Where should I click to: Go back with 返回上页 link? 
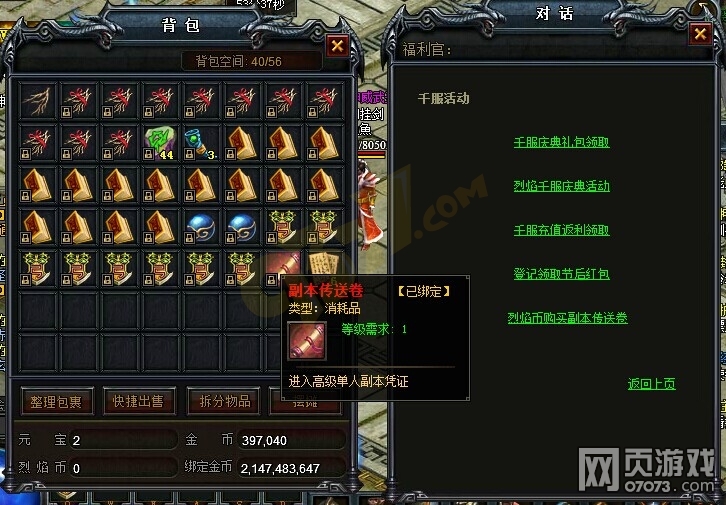pyautogui.click(x=651, y=383)
